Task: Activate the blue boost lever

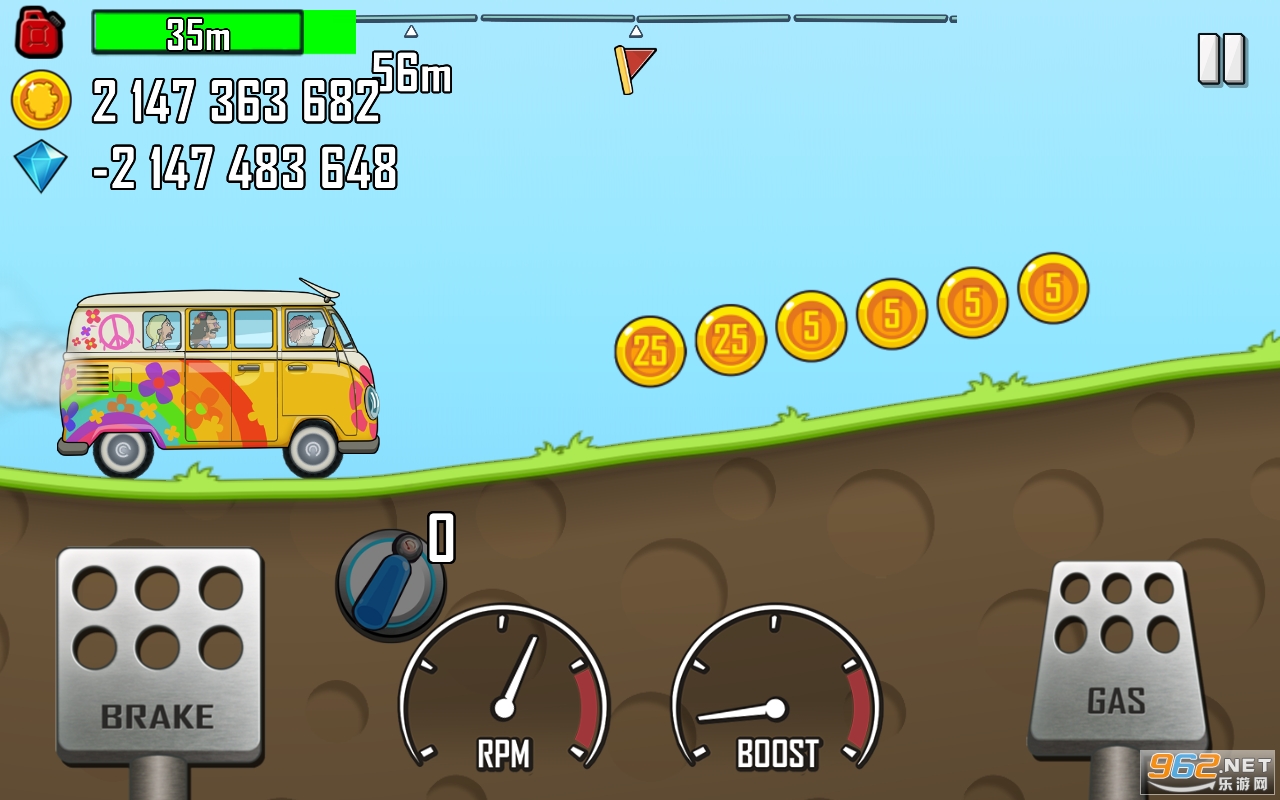Action: [x=389, y=584]
